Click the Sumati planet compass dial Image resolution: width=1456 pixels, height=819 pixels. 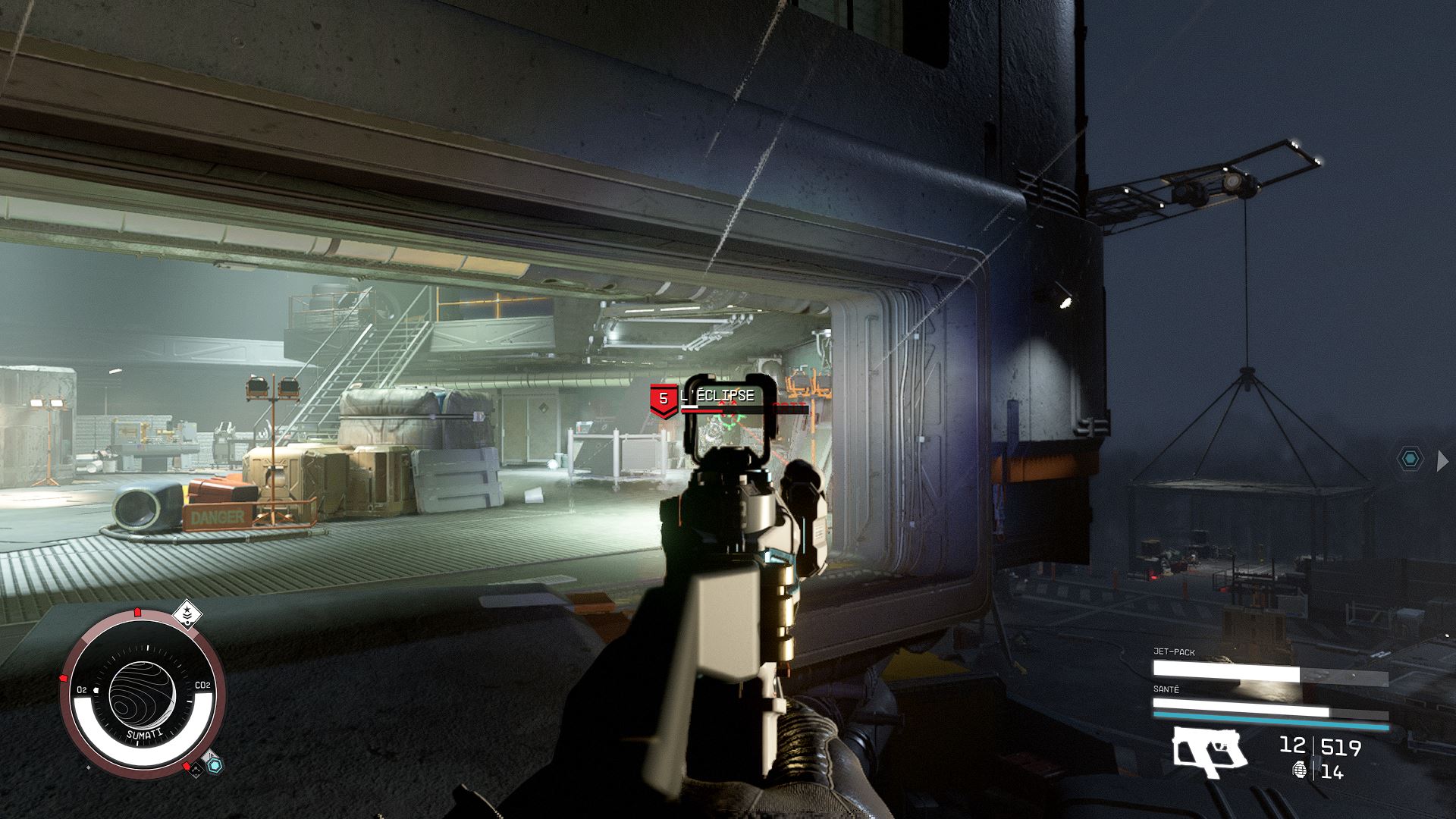coord(143,689)
